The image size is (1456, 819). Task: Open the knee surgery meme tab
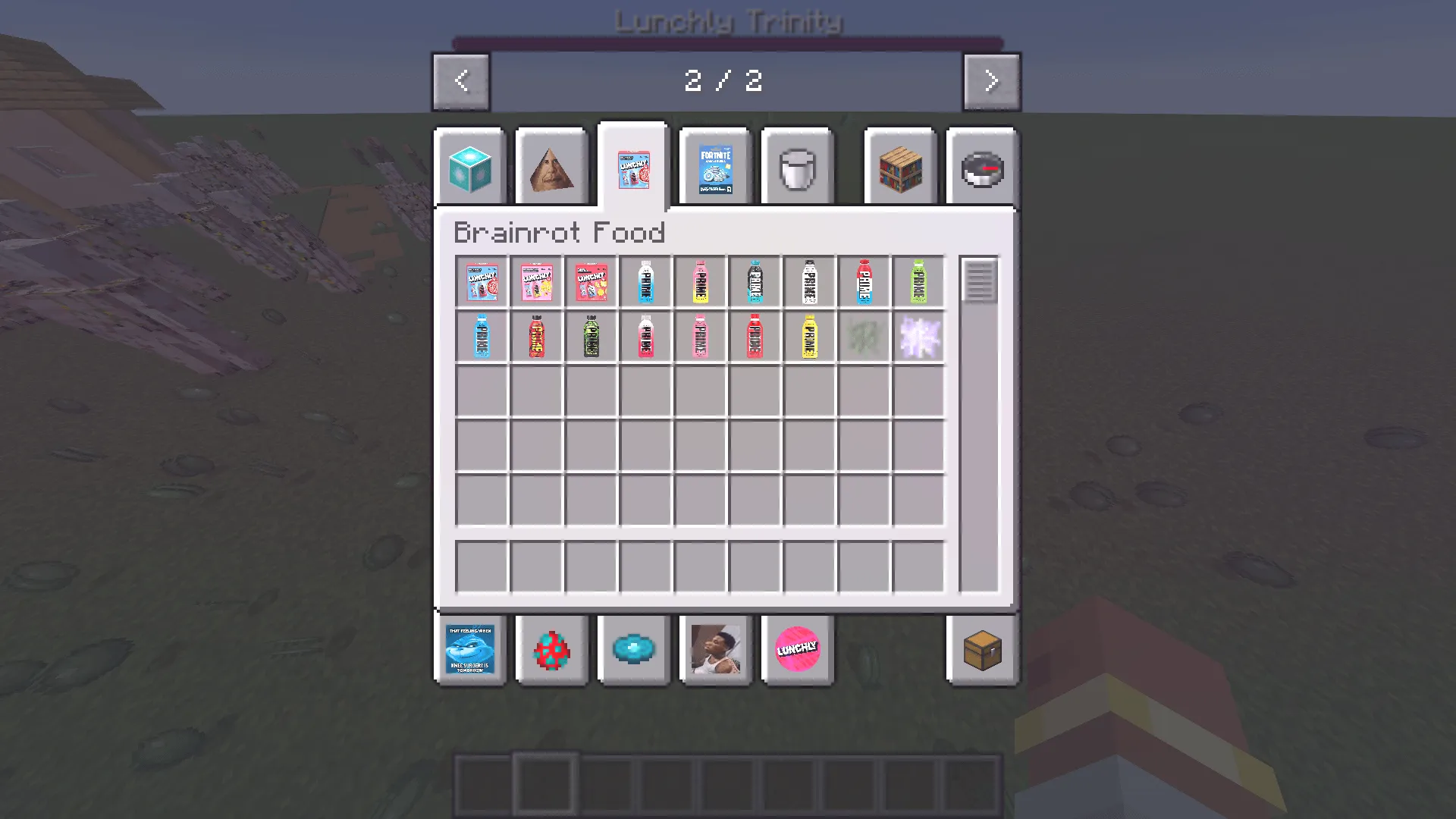coord(469,650)
